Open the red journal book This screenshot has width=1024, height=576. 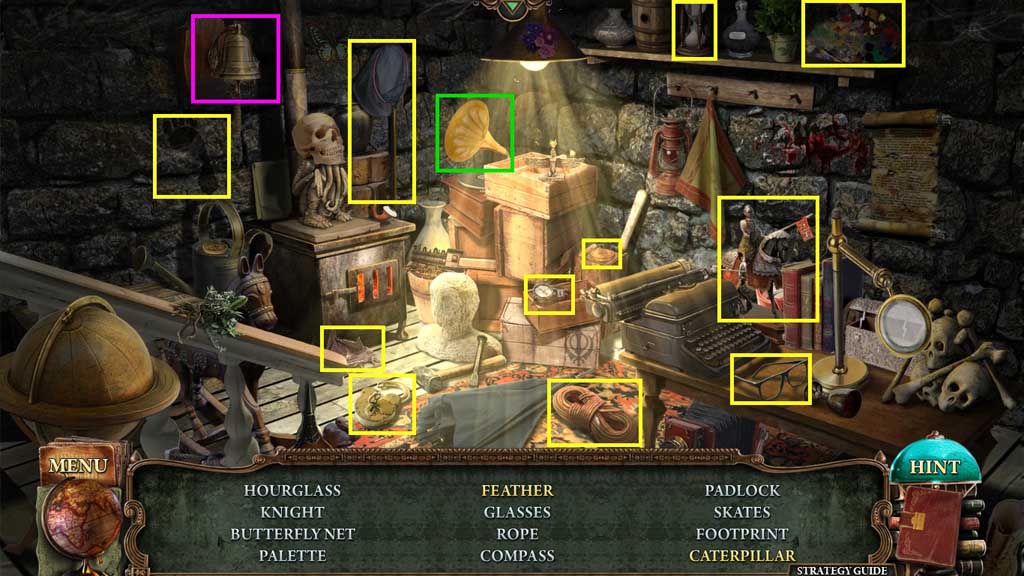(927, 523)
